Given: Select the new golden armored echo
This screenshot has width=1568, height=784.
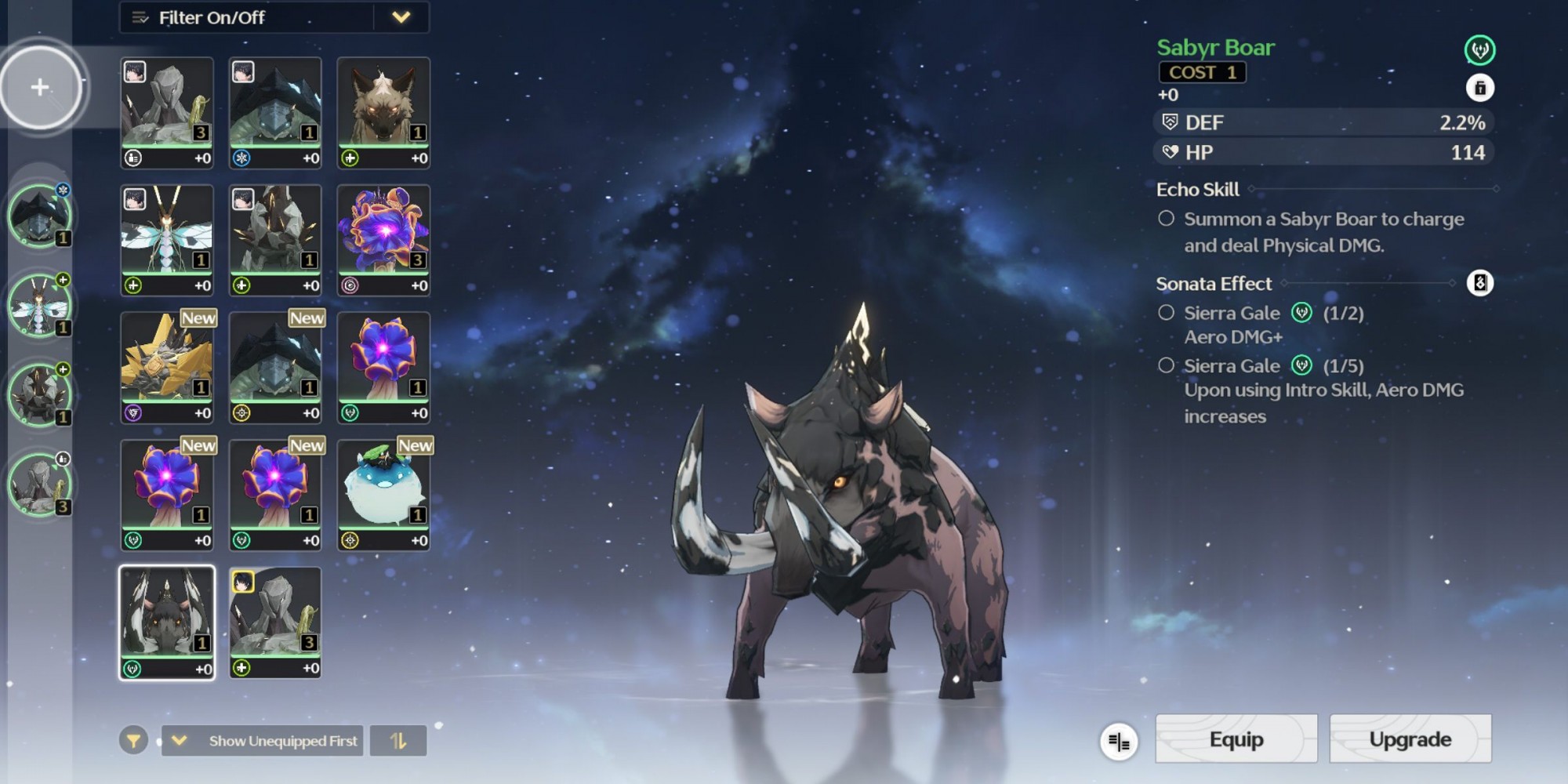Looking at the screenshot, I should pyautogui.click(x=167, y=367).
